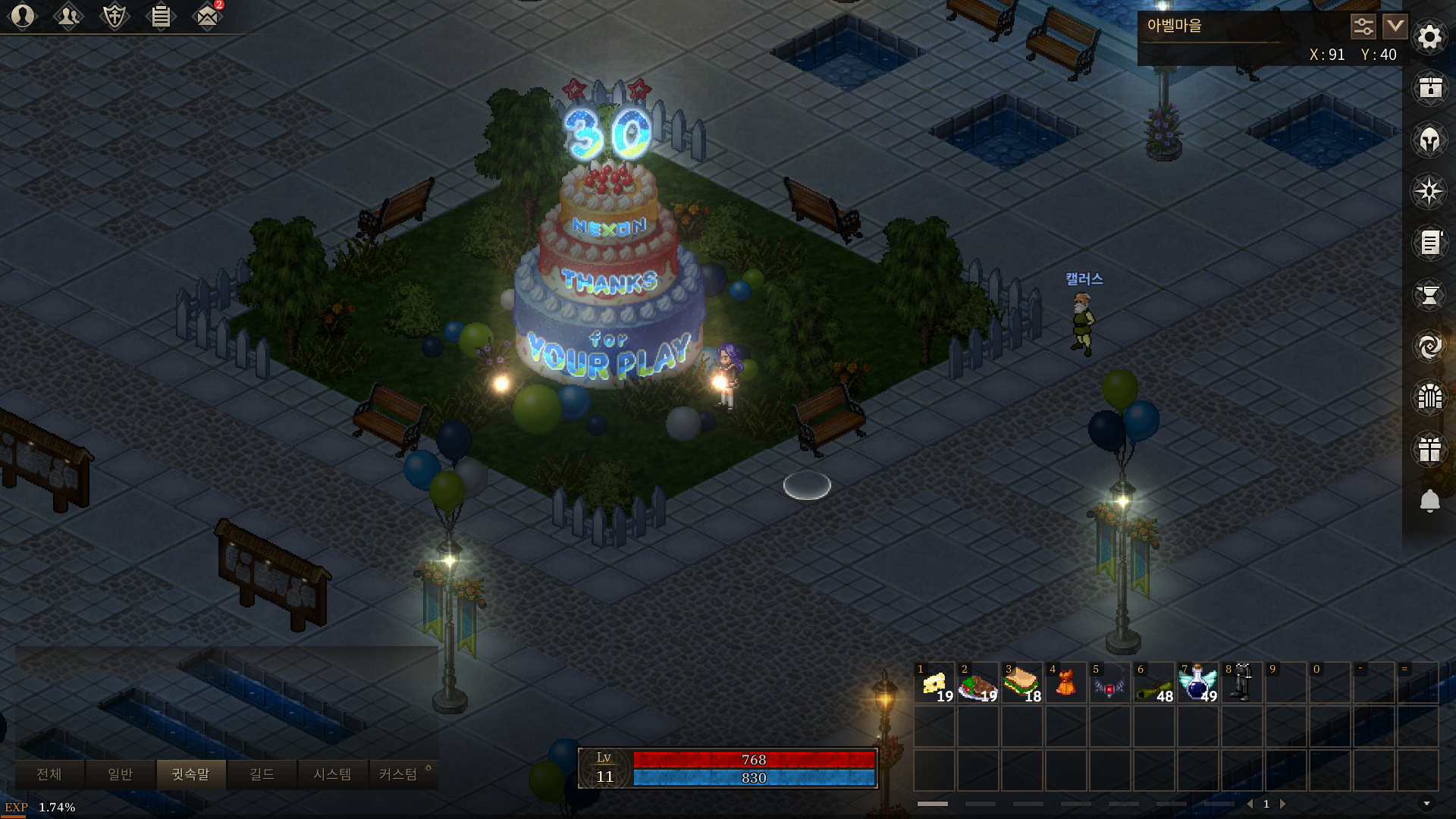Use the sandwich in hotbar slot 3
The image size is (1456, 819).
[x=1022, y=683]
